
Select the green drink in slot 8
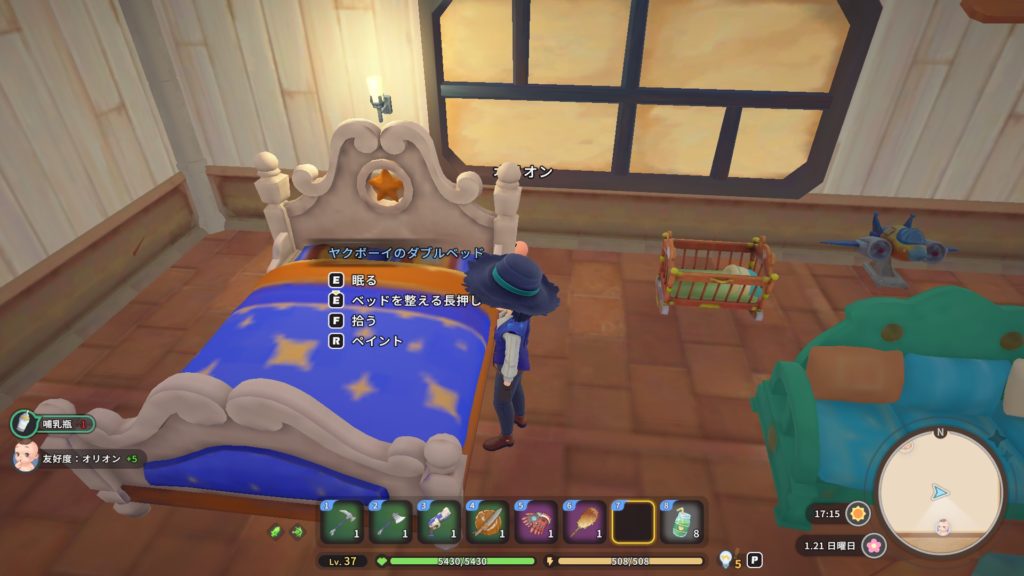[x=681, y=522]
